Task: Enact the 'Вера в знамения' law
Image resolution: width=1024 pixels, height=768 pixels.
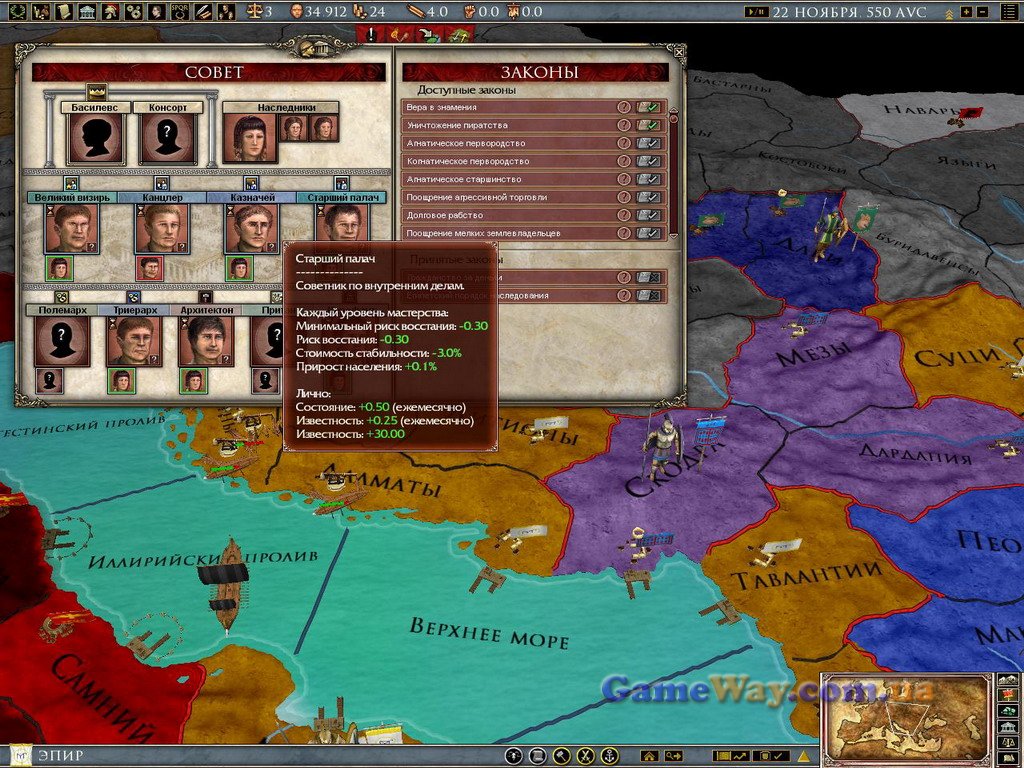Action: 650,107
